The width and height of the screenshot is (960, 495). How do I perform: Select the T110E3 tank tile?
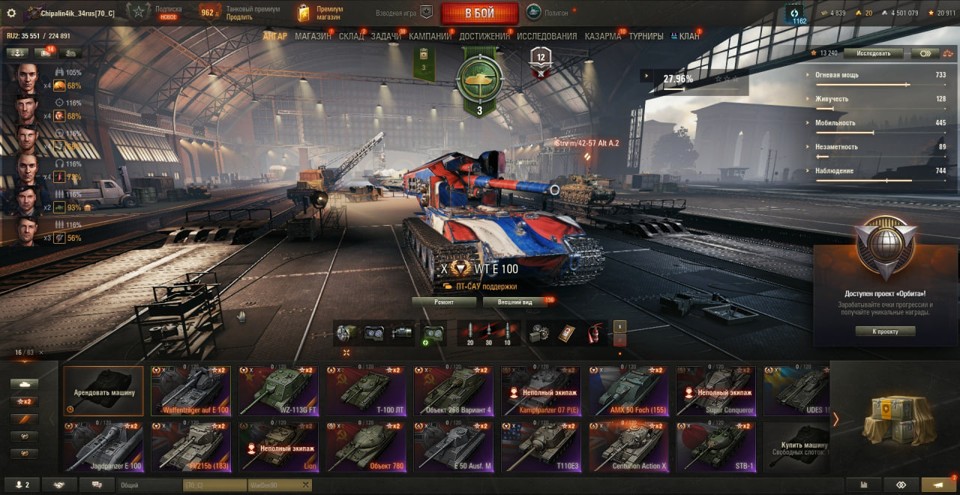(x=540, y=446)
